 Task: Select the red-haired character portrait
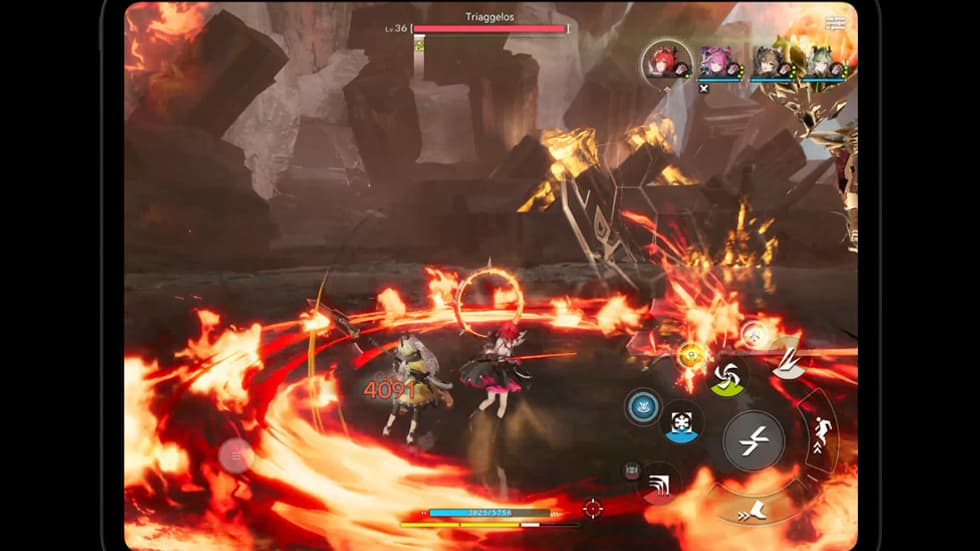667,62
